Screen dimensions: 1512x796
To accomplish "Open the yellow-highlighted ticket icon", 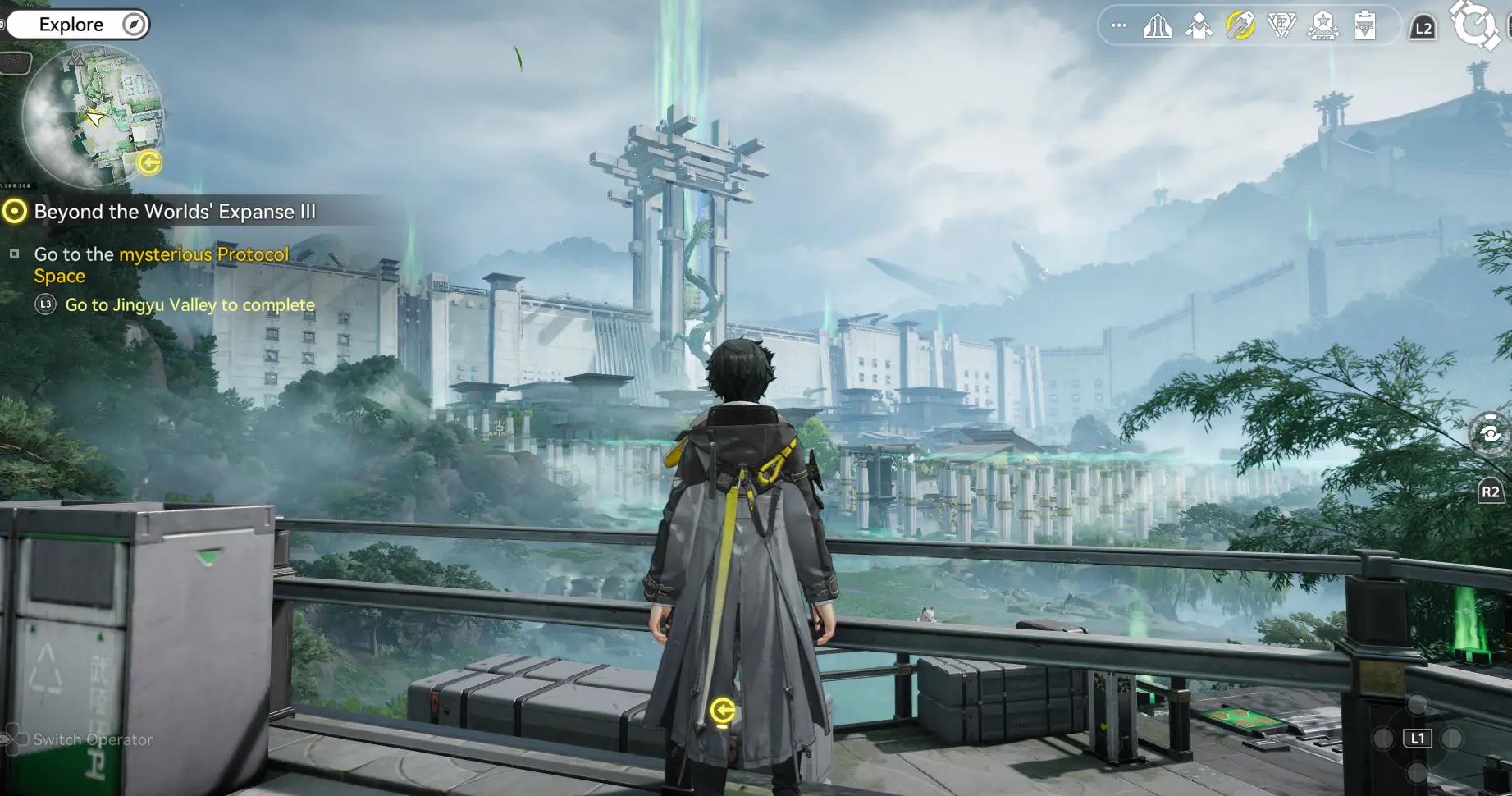I will 1240,26.
